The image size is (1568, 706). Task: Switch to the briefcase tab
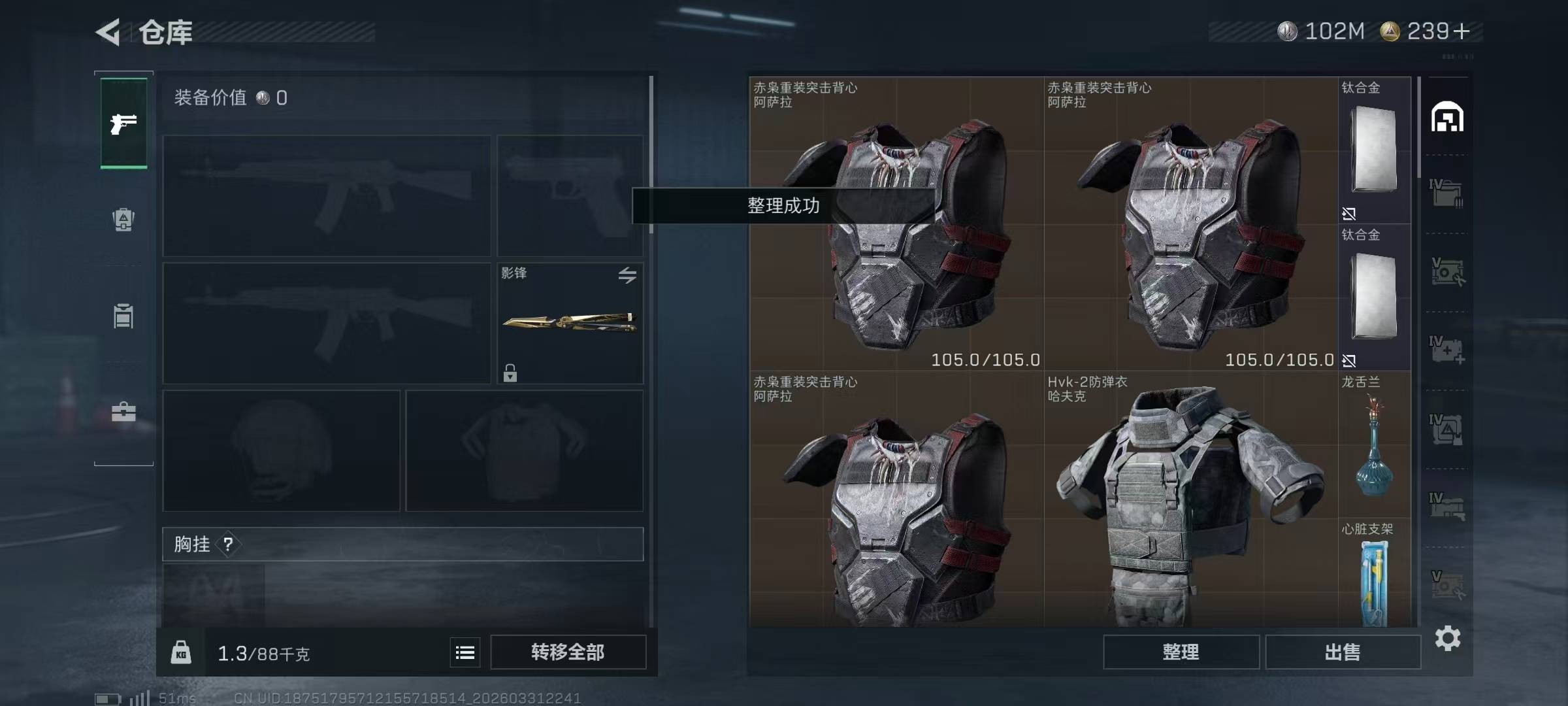123,412
